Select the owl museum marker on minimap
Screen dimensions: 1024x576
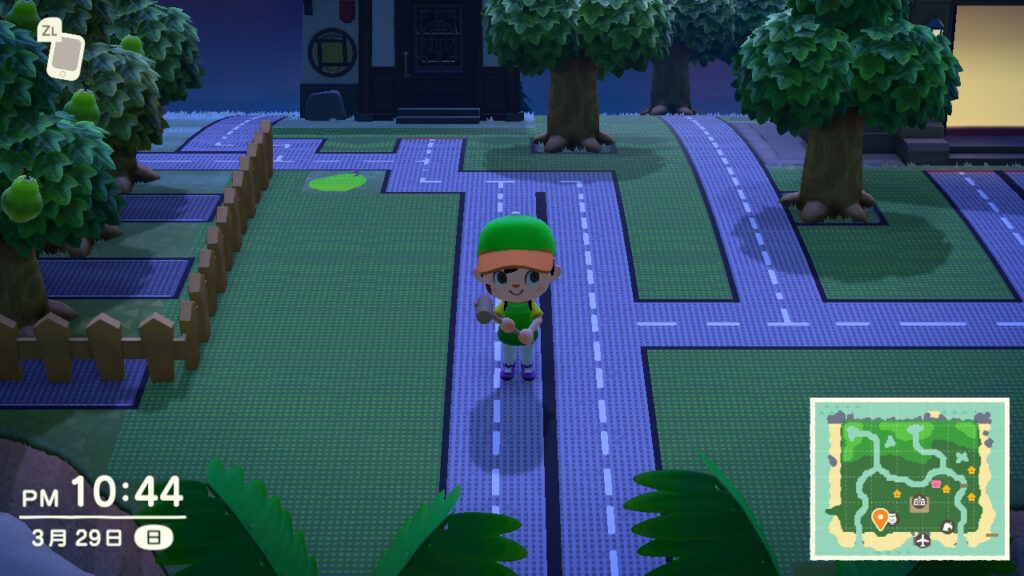[x=892, y=519]
